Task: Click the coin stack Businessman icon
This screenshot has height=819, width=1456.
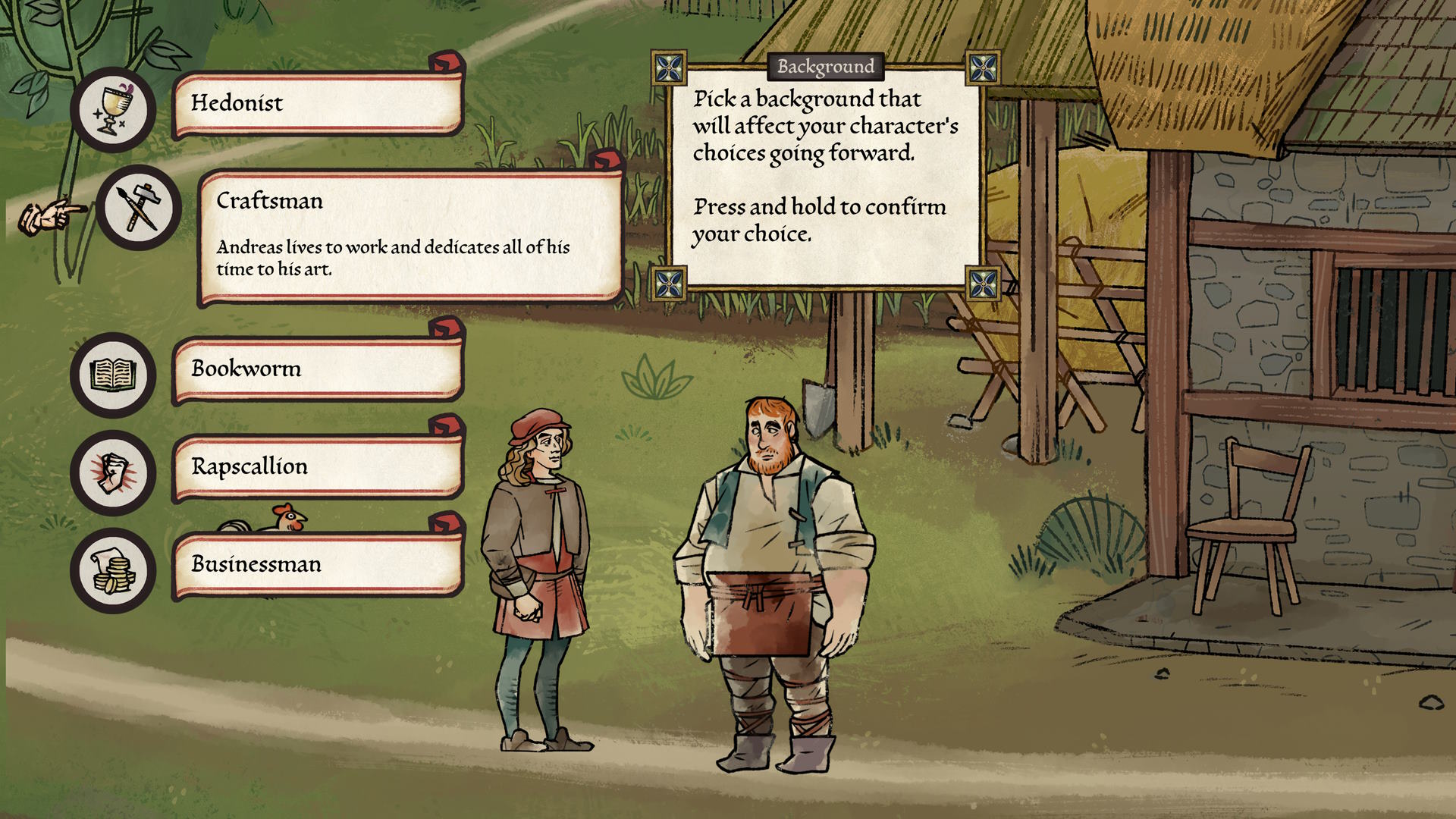Action: [x=114, y=570]
